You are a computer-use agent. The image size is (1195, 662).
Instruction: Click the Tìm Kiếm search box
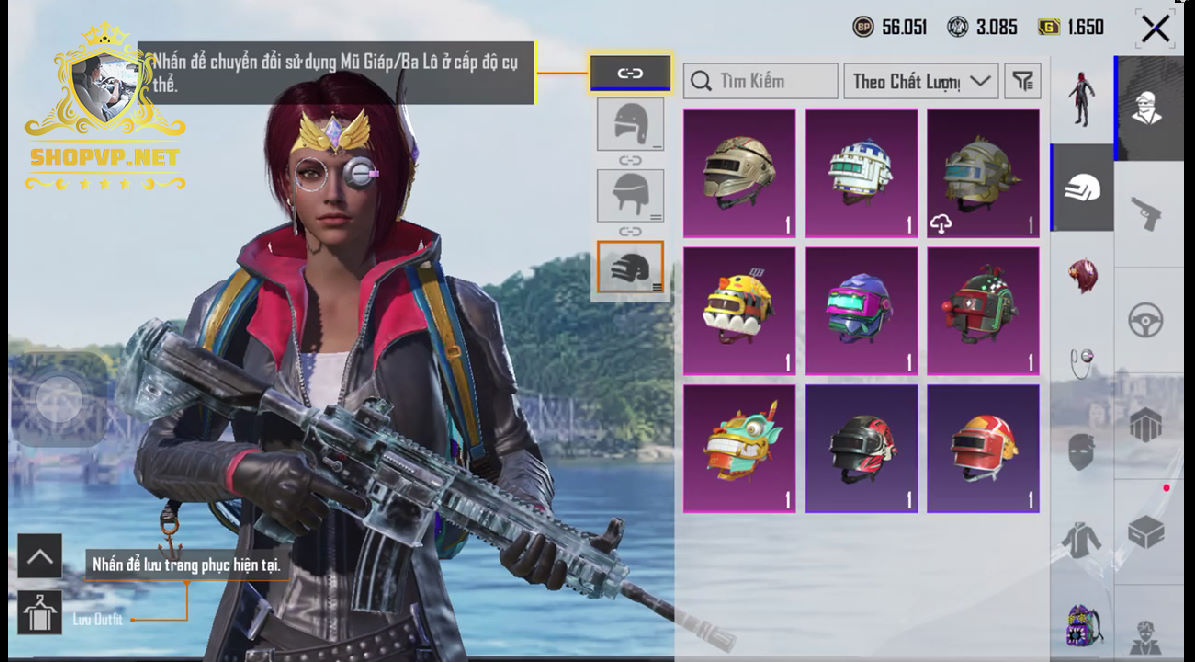(x=761, y=81)
